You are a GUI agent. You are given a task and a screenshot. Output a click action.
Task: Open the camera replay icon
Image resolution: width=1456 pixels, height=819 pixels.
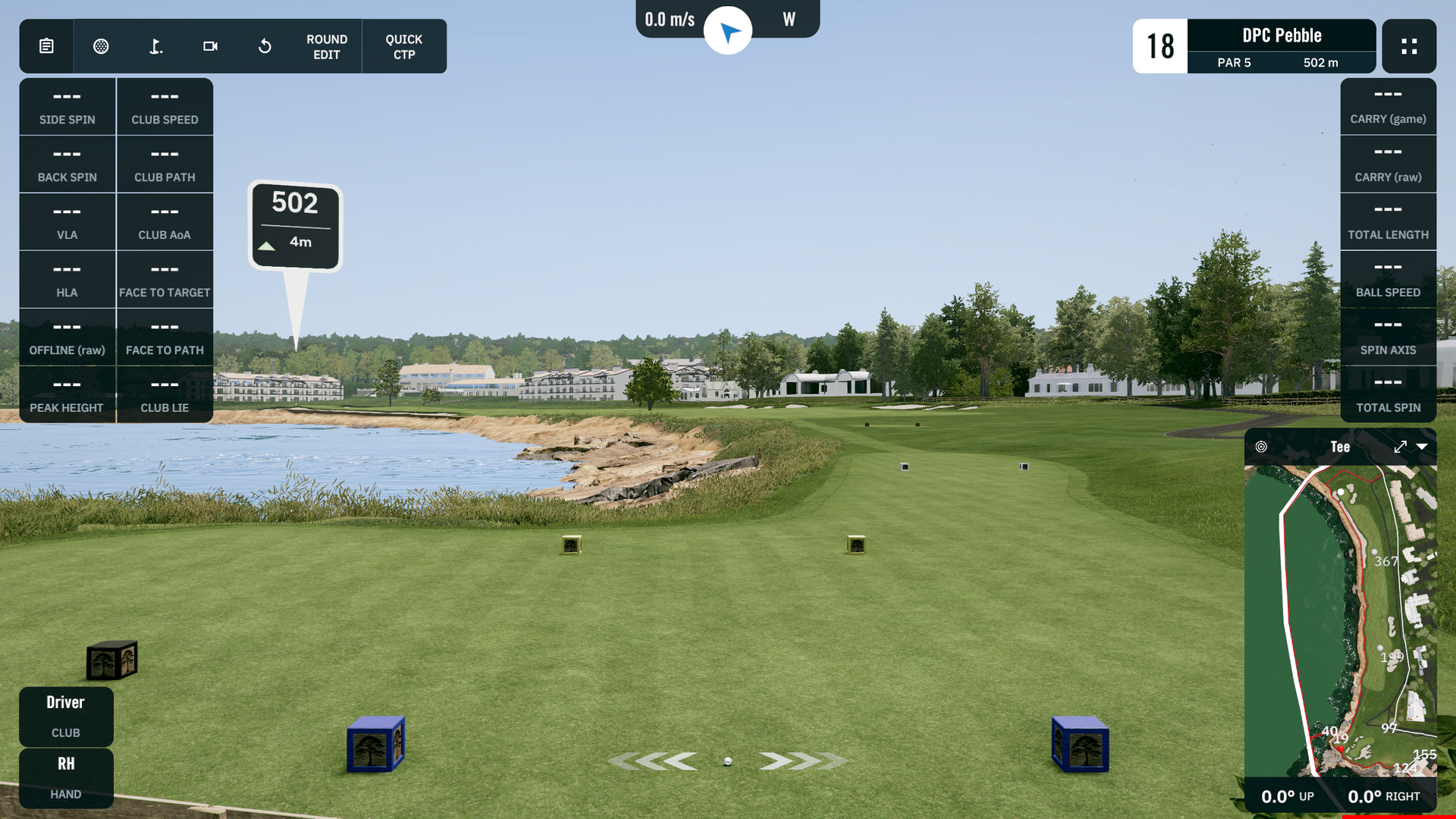pos(210,46)
